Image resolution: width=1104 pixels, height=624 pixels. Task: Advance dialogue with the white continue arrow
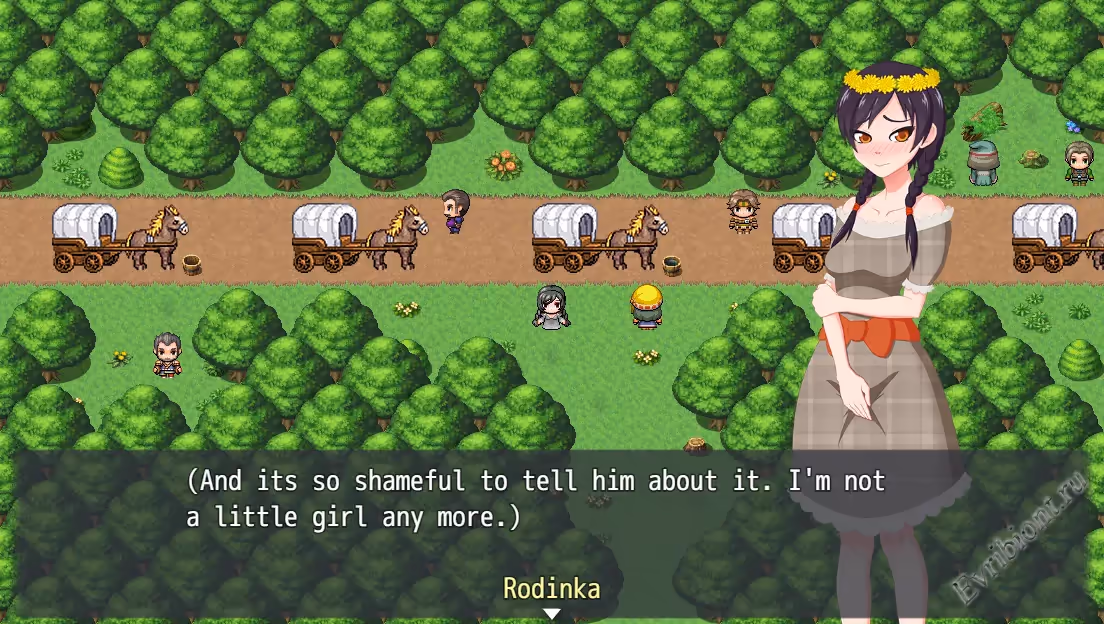click(551, 614)
